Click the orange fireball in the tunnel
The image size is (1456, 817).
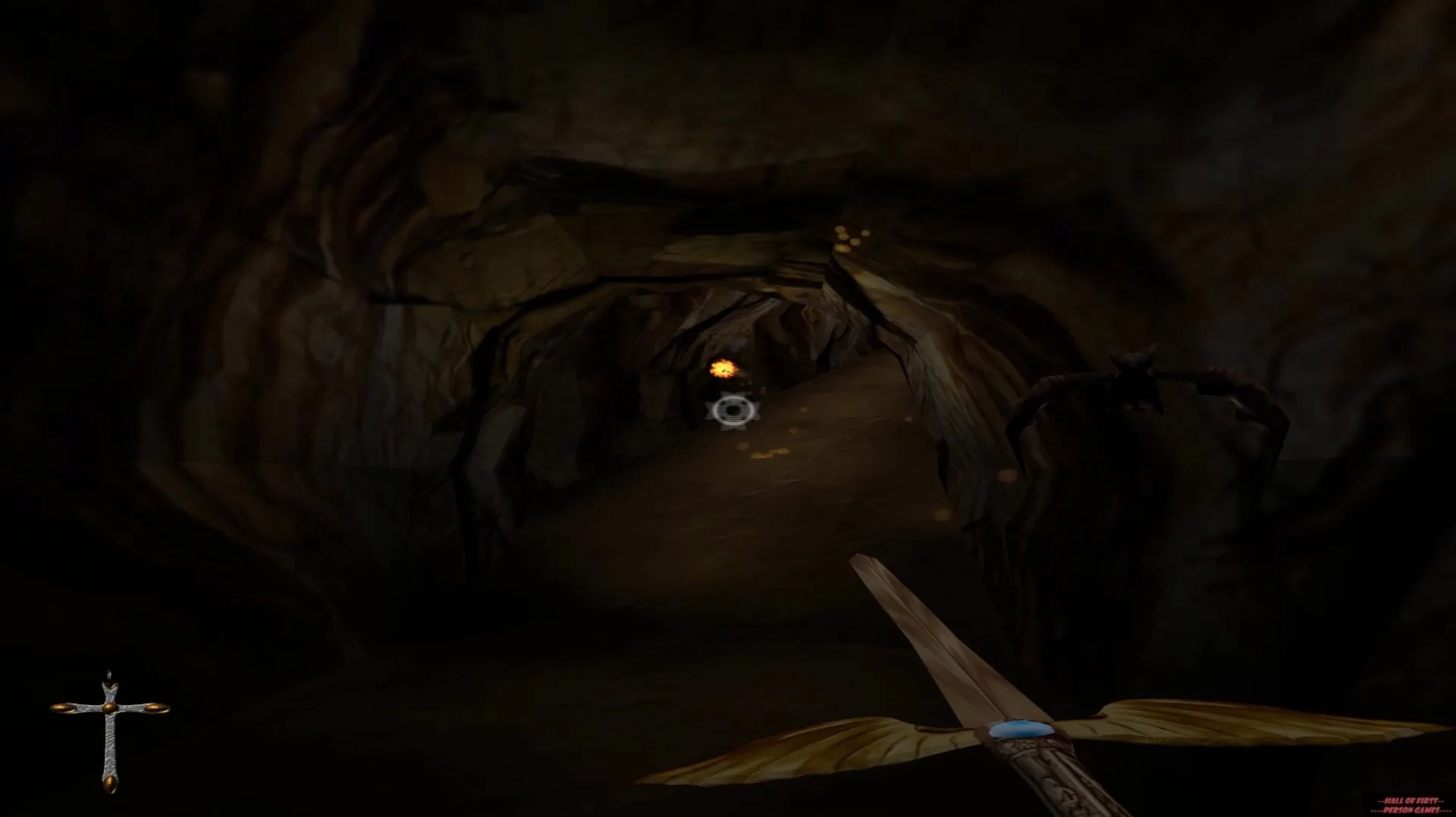point(724,367)
